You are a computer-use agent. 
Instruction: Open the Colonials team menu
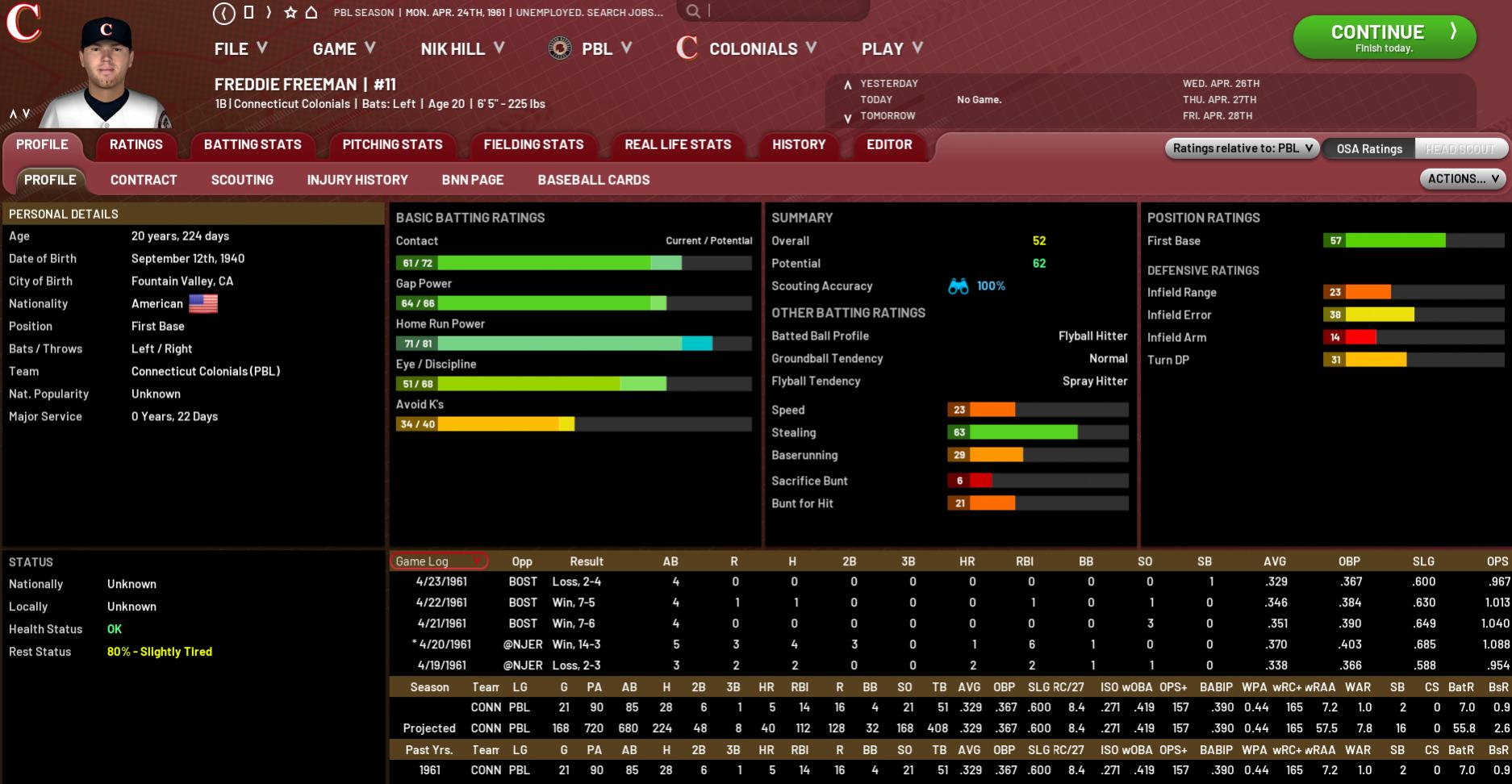[x=747, y=49]
